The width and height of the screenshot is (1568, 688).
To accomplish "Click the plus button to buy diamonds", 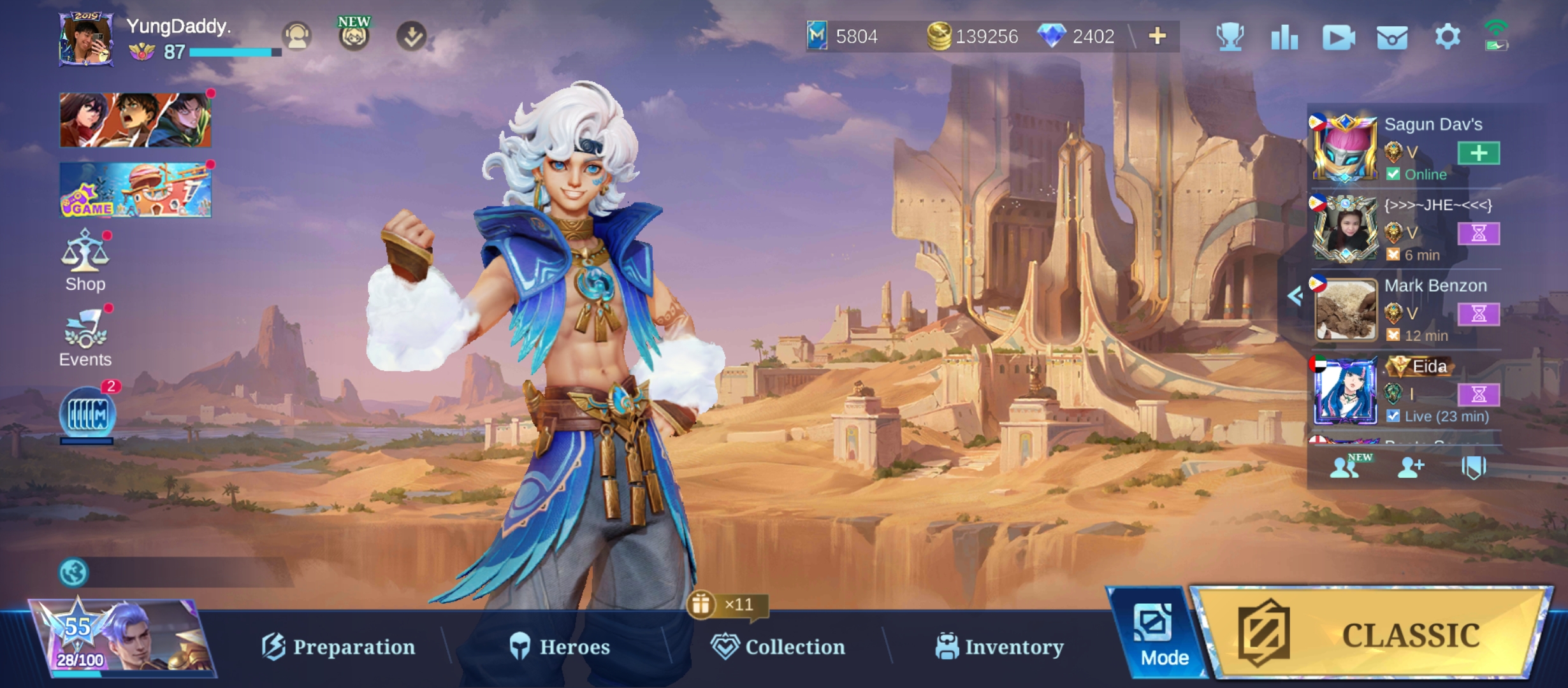I will tap(1158, 36).
